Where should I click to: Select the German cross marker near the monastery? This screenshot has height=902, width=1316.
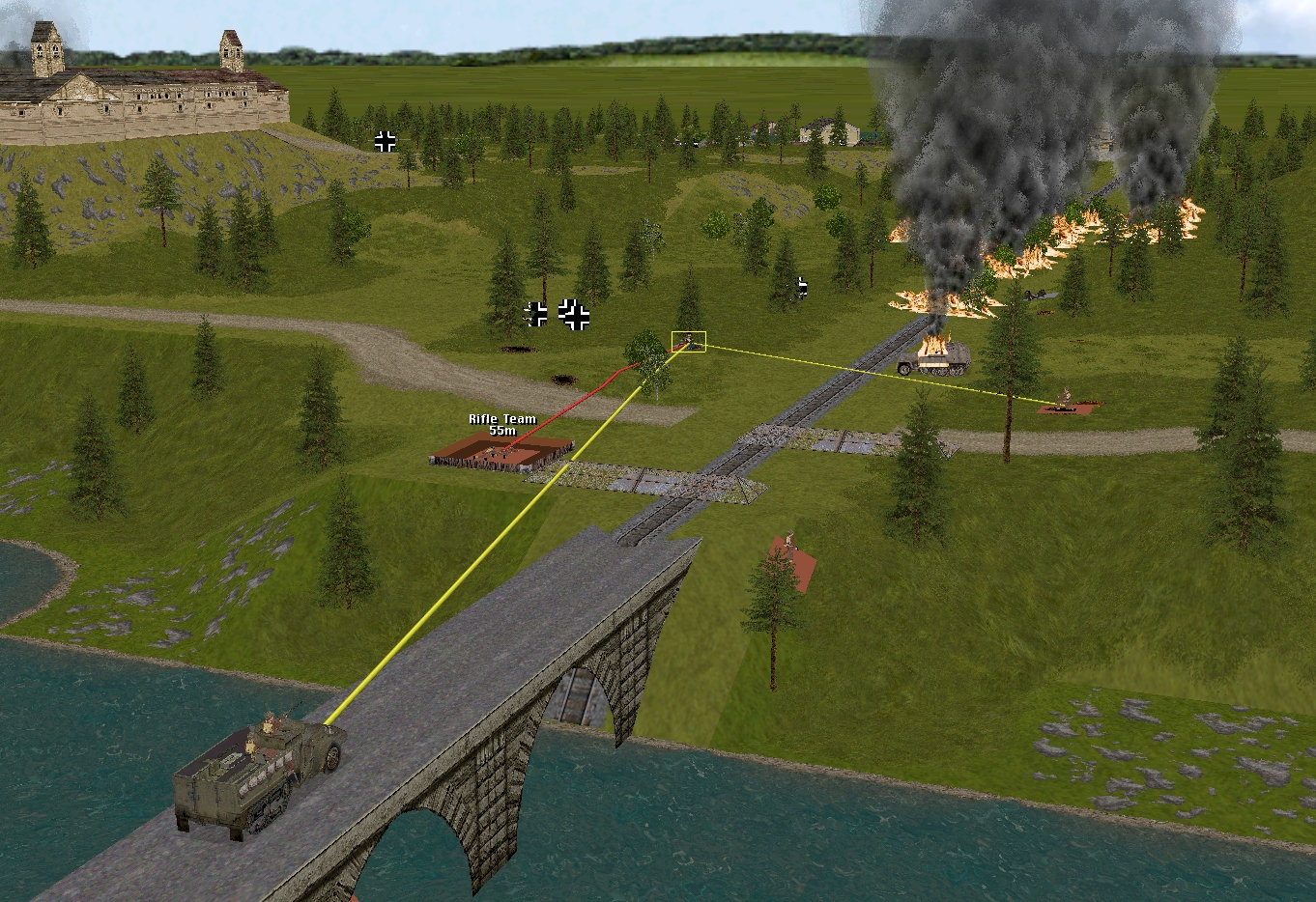(x=386, y=142)
